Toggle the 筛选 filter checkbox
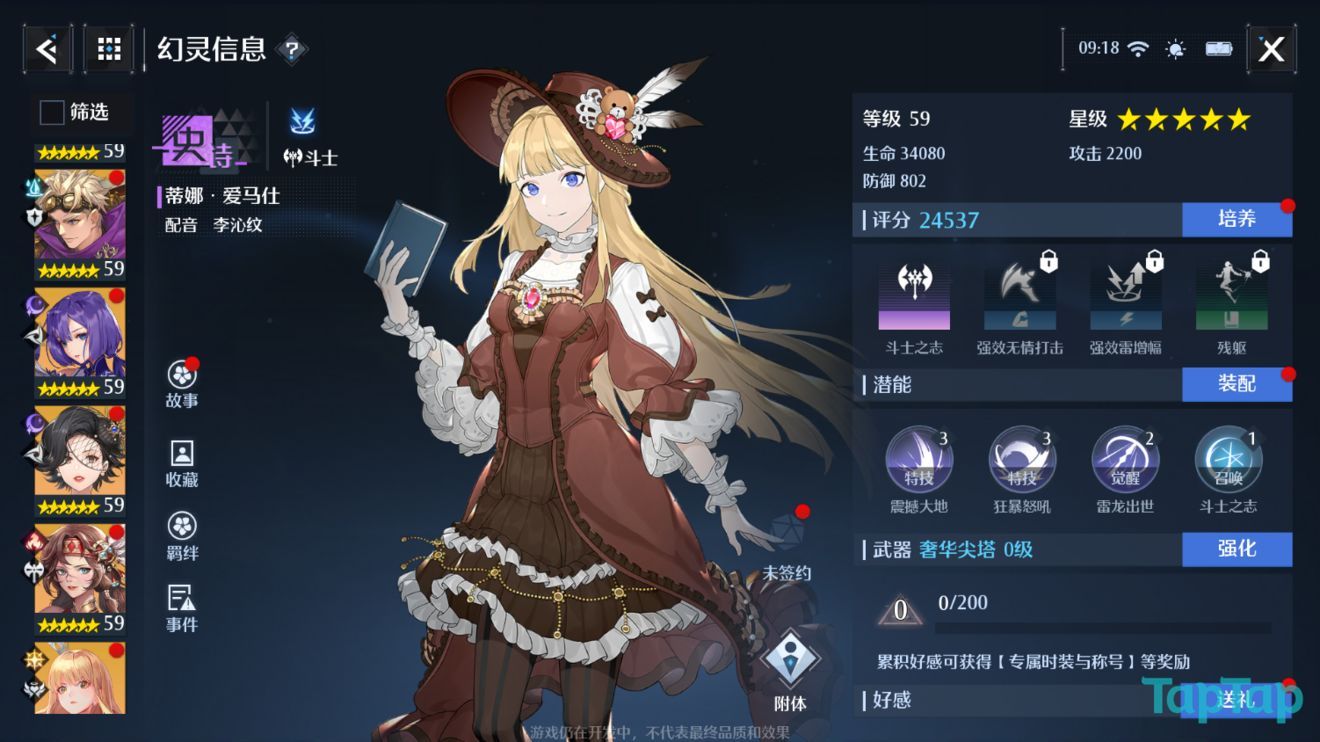The height and width of the screenshot is (742, 1320). coord(50,113)
